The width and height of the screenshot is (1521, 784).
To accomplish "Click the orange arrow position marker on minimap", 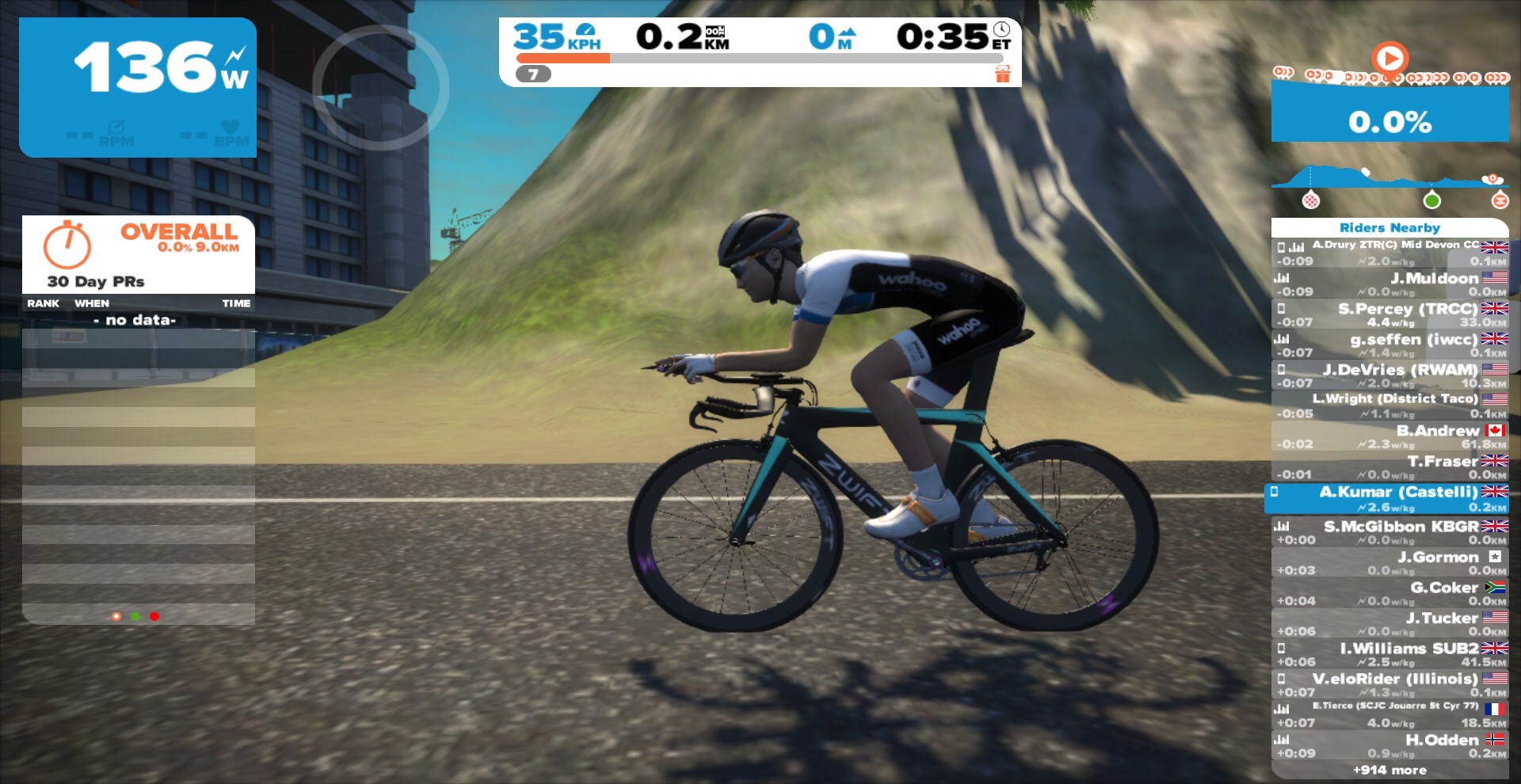I will click(x=1389, y=58).
